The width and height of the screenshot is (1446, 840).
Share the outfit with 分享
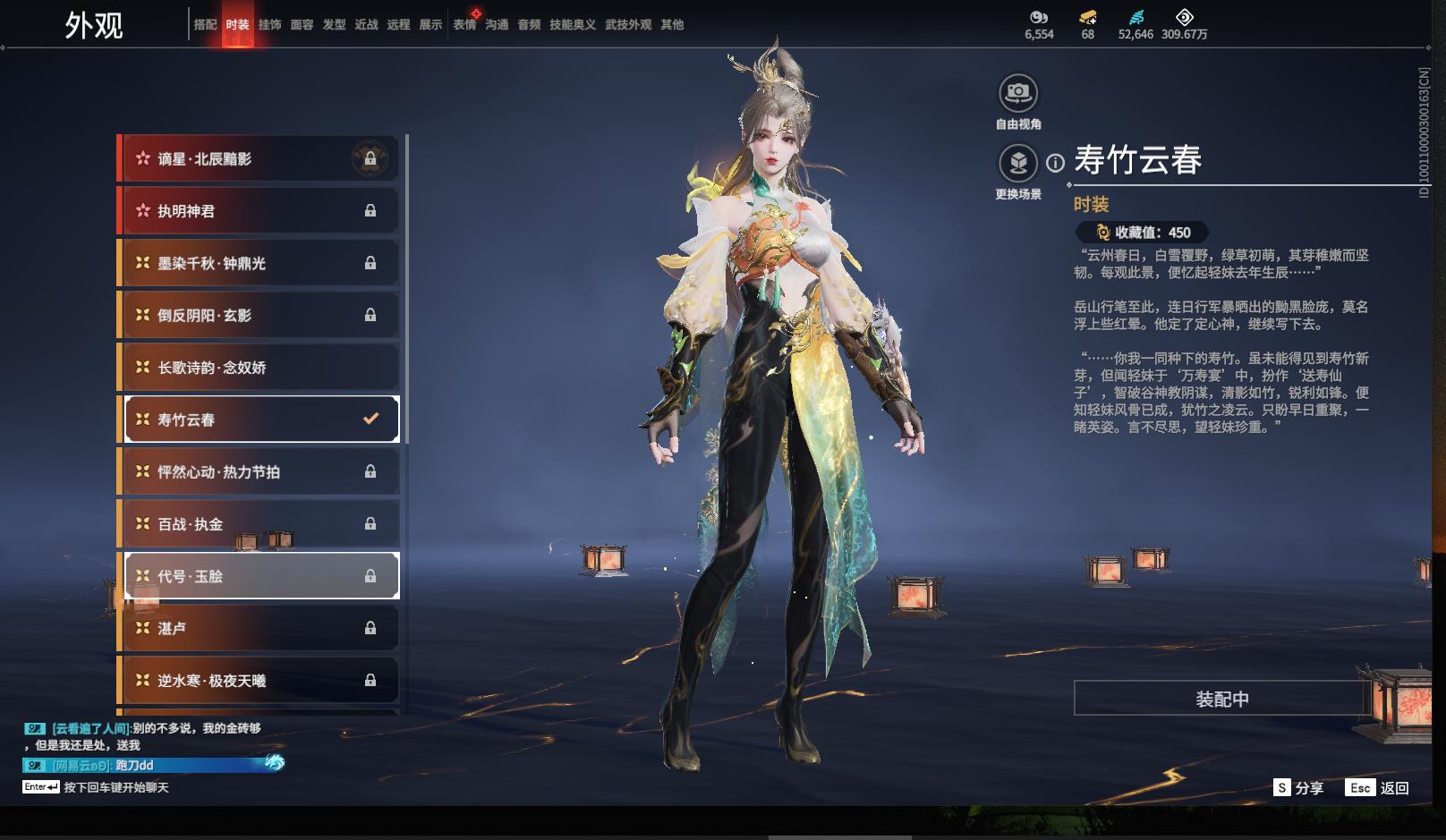pyautogui.click(x=1298, y=788)
